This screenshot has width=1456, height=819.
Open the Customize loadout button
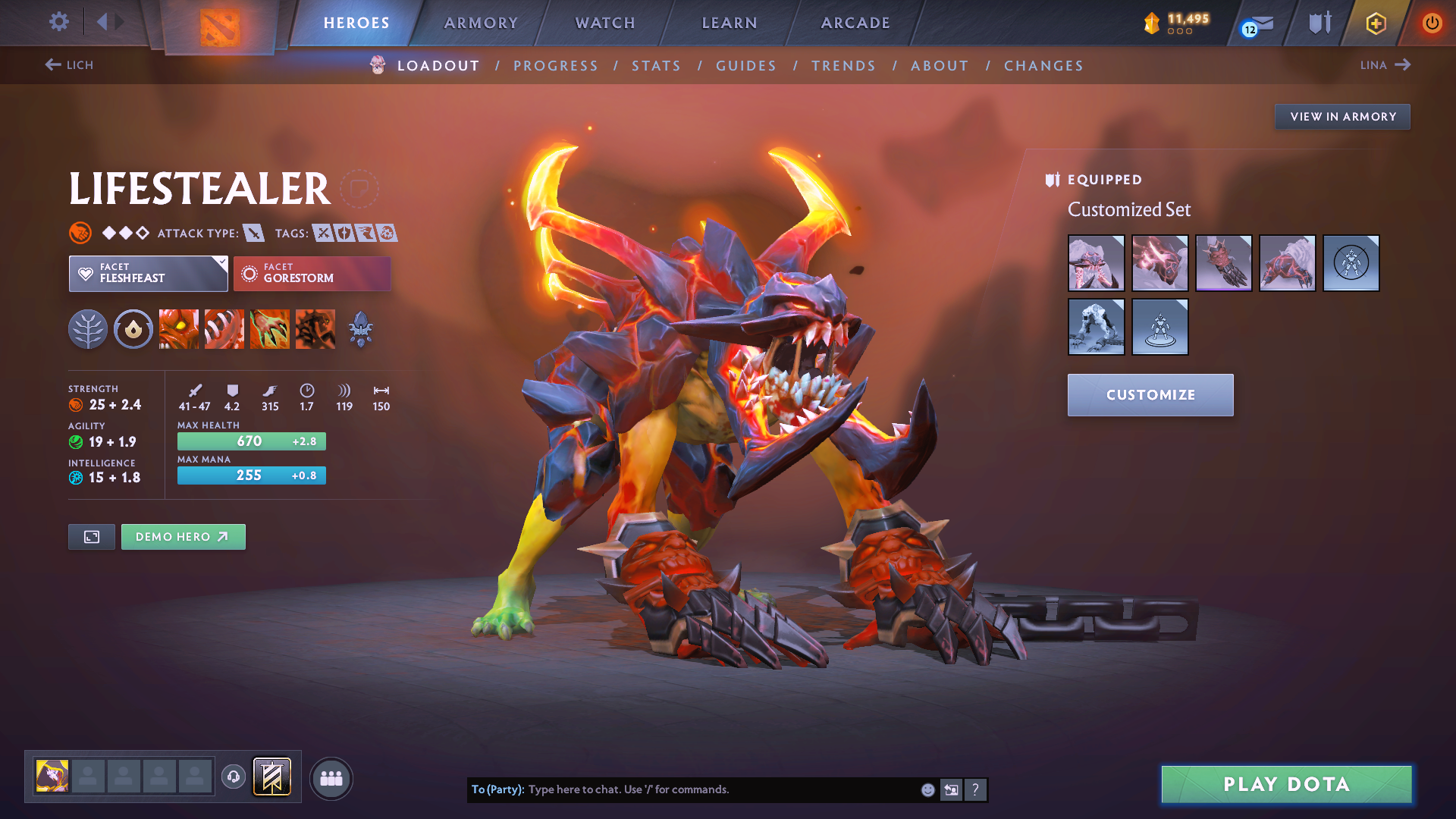click(1150, 394)
